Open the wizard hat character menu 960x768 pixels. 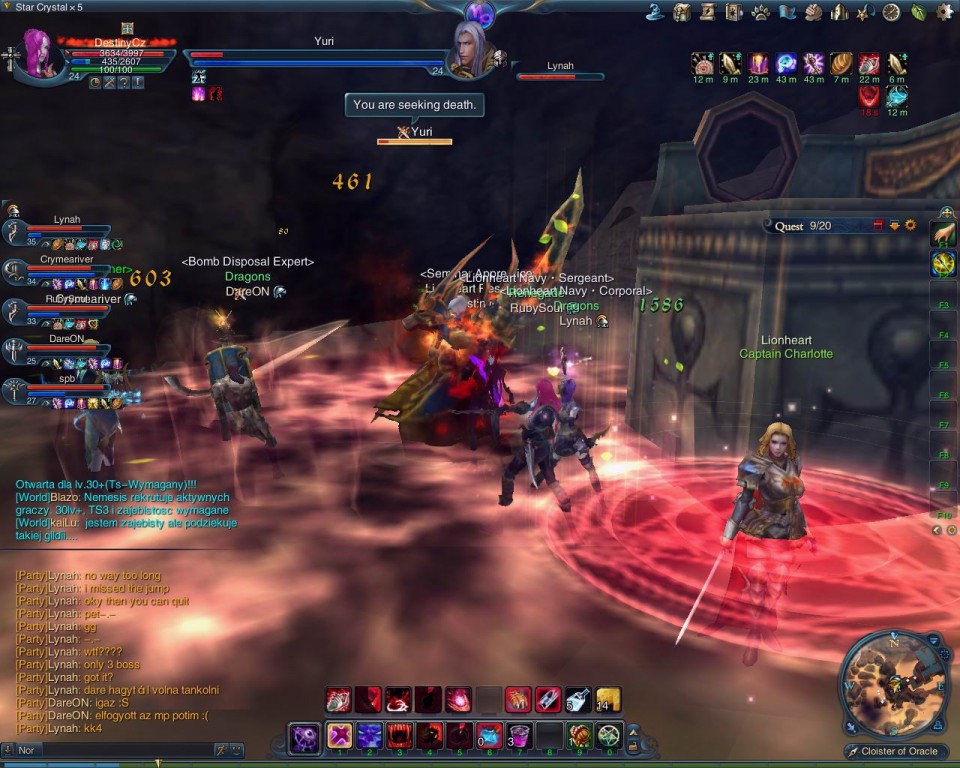[x=656, y=12]
